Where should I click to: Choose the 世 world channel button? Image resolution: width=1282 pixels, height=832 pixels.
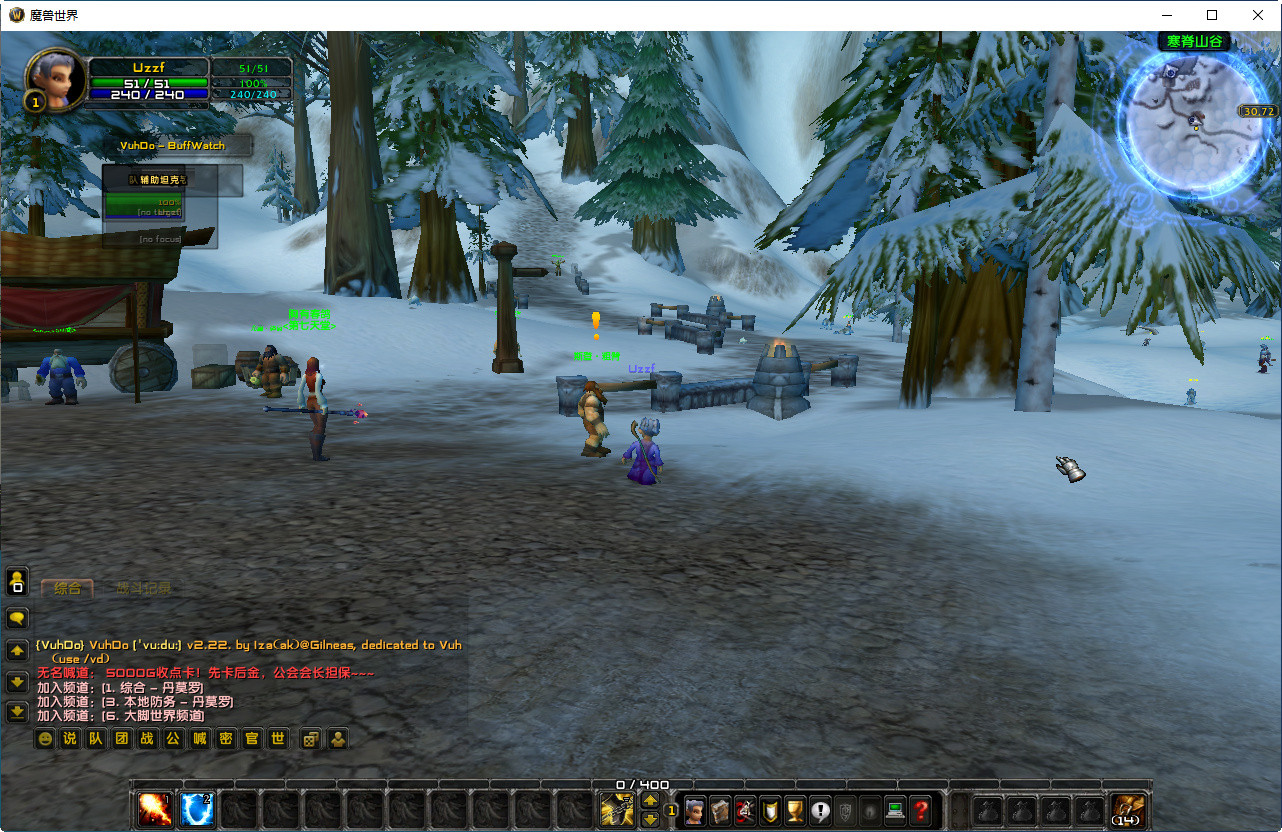point(278,739)
